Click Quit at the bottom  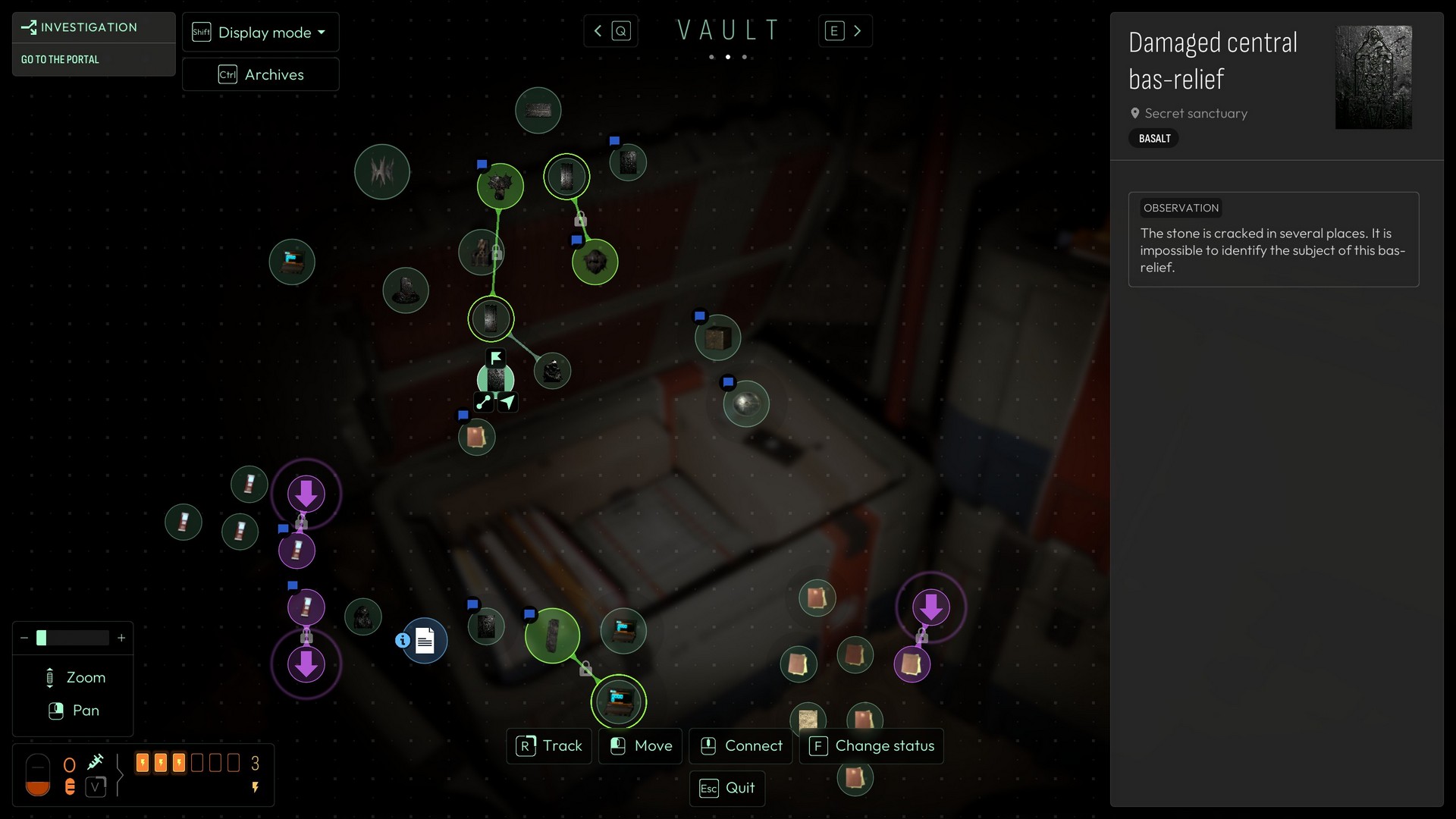point(726,788)
